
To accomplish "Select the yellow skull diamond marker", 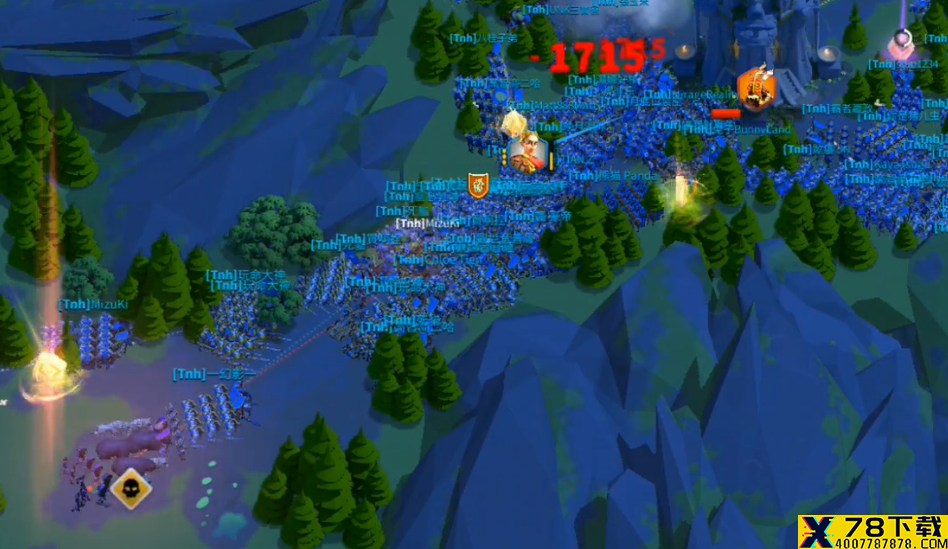I will point(130,488).
